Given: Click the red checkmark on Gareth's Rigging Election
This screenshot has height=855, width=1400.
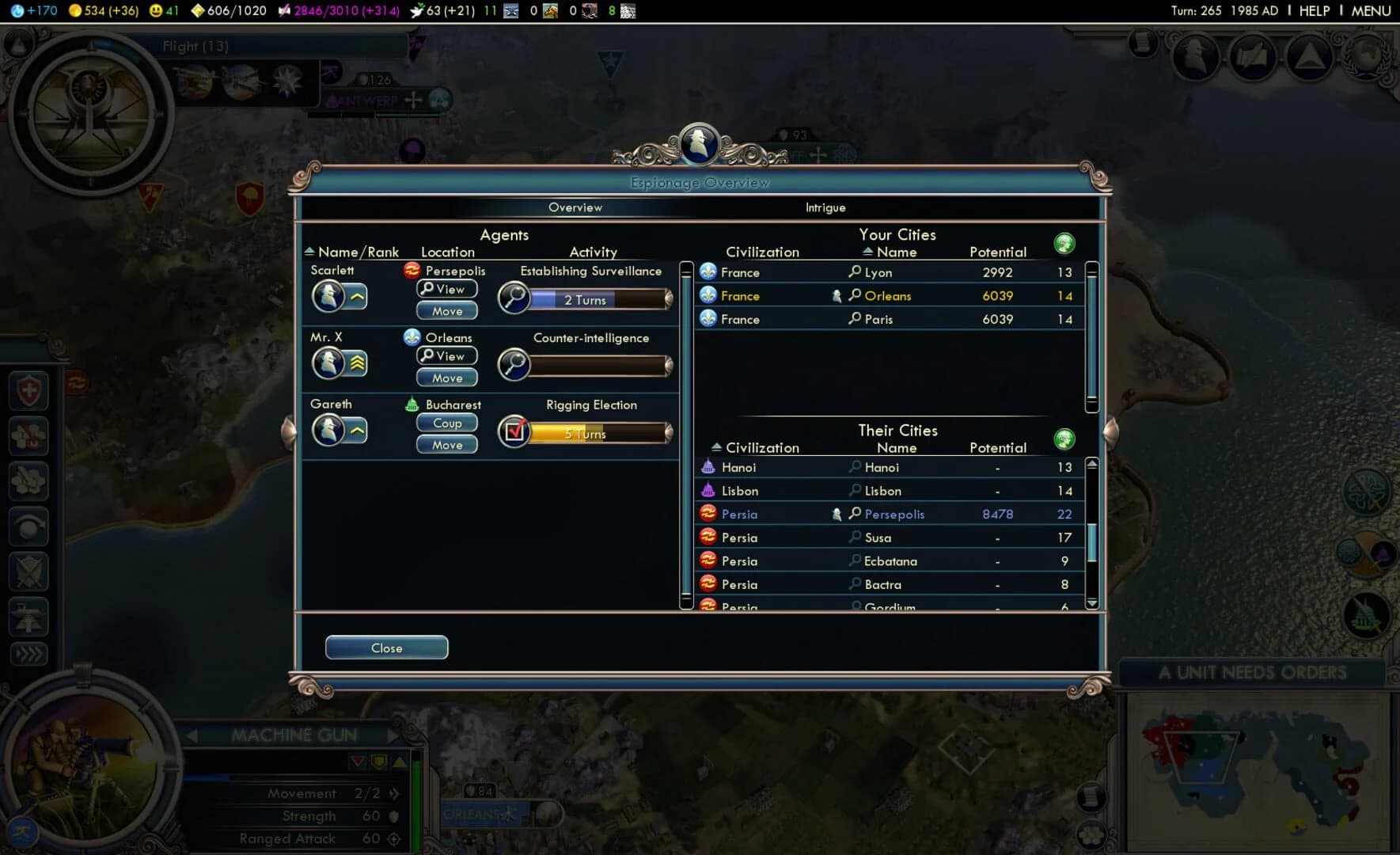Looking at the screenshot, I should pyautogui.click(x=516, y=431).
